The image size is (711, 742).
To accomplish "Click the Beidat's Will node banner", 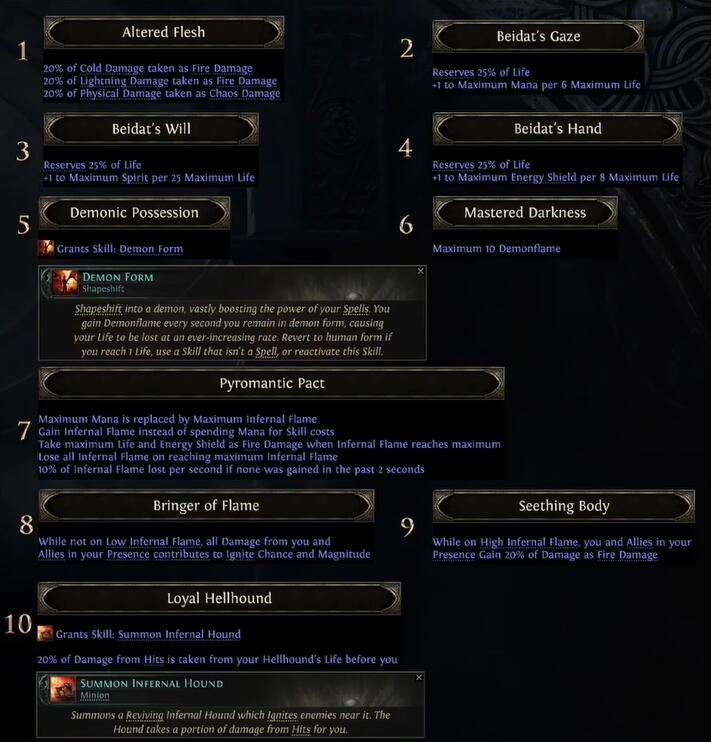I will [x=151, y=129].
